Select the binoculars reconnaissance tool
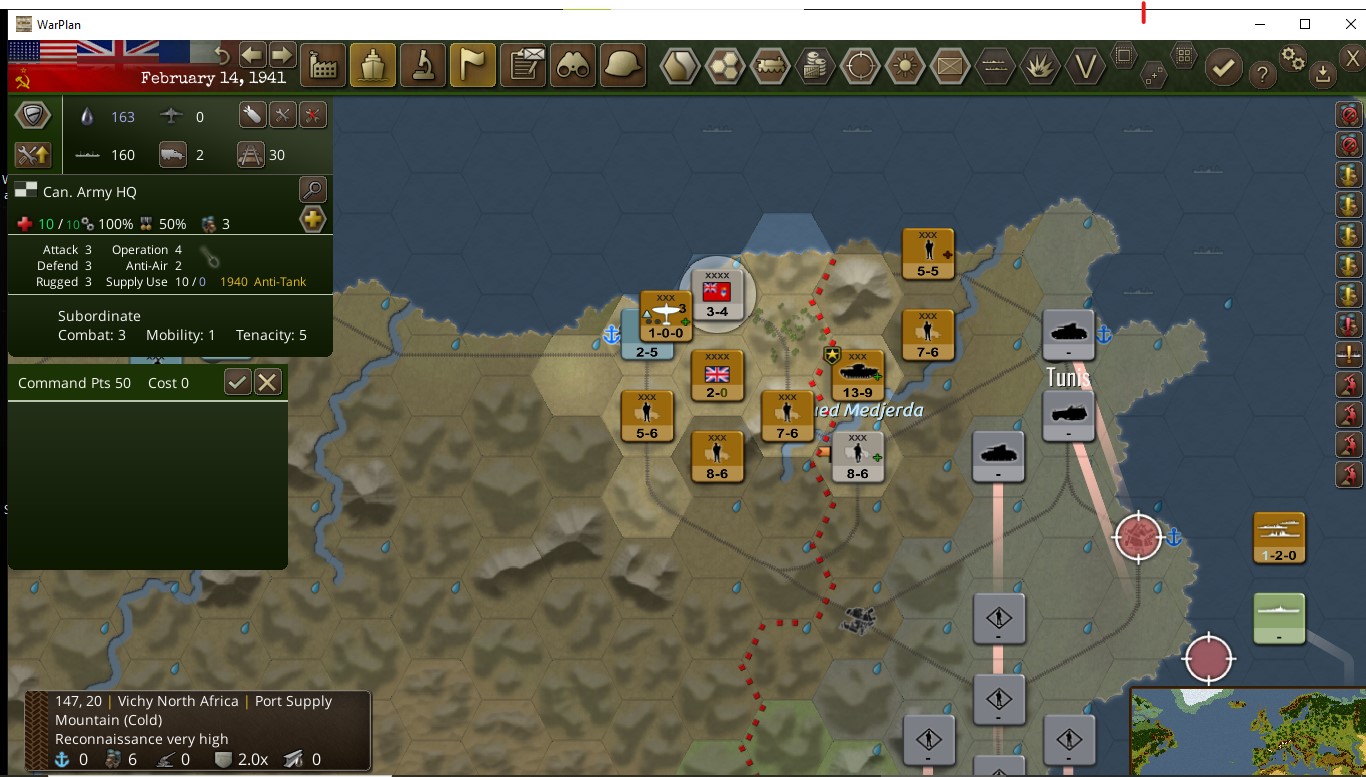1366x777 pixels. pyautogui.click(x=574, y=66)
